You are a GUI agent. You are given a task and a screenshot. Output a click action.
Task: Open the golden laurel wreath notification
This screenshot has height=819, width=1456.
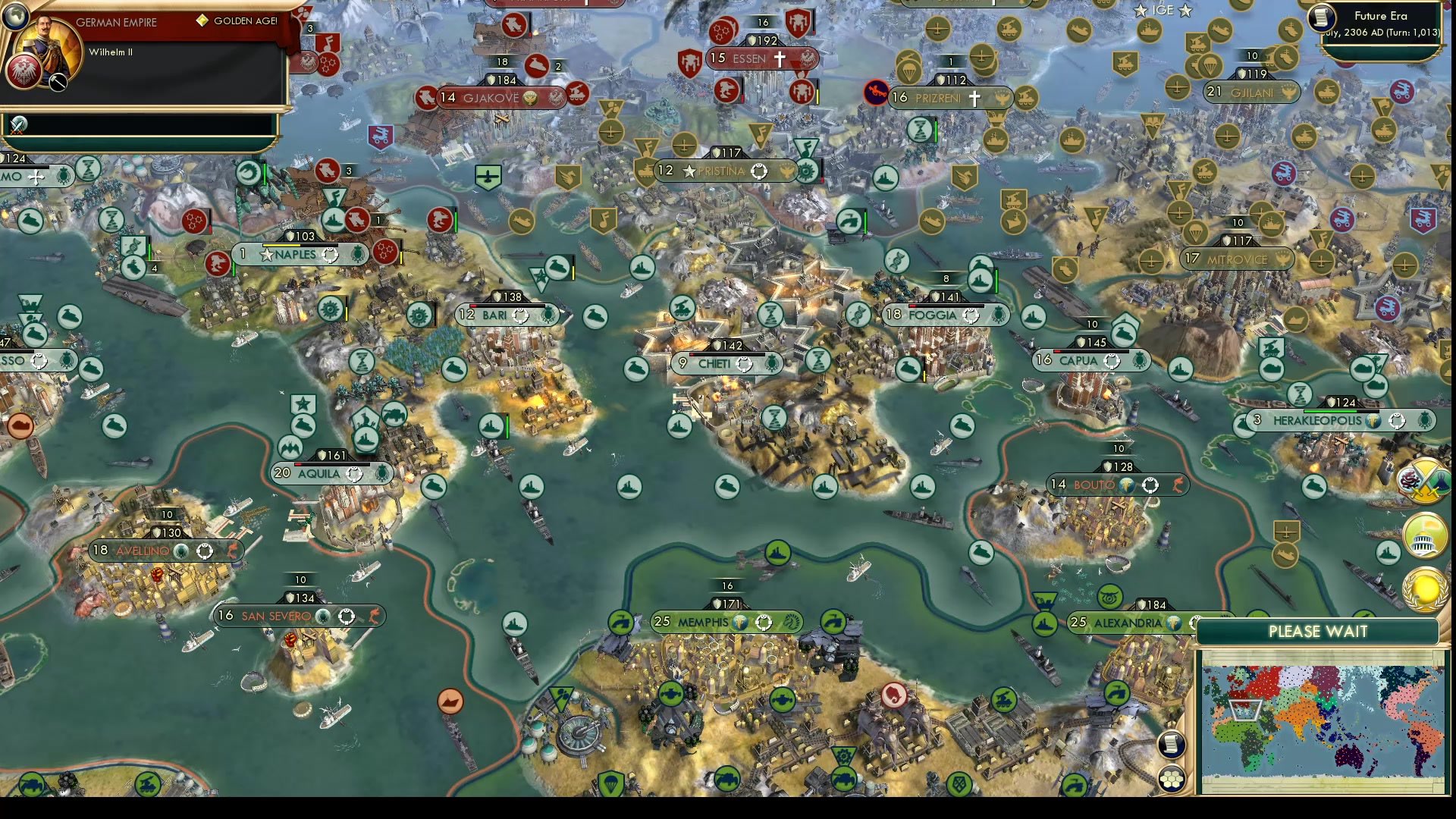pyautogui.click(x=1424, y=588)
